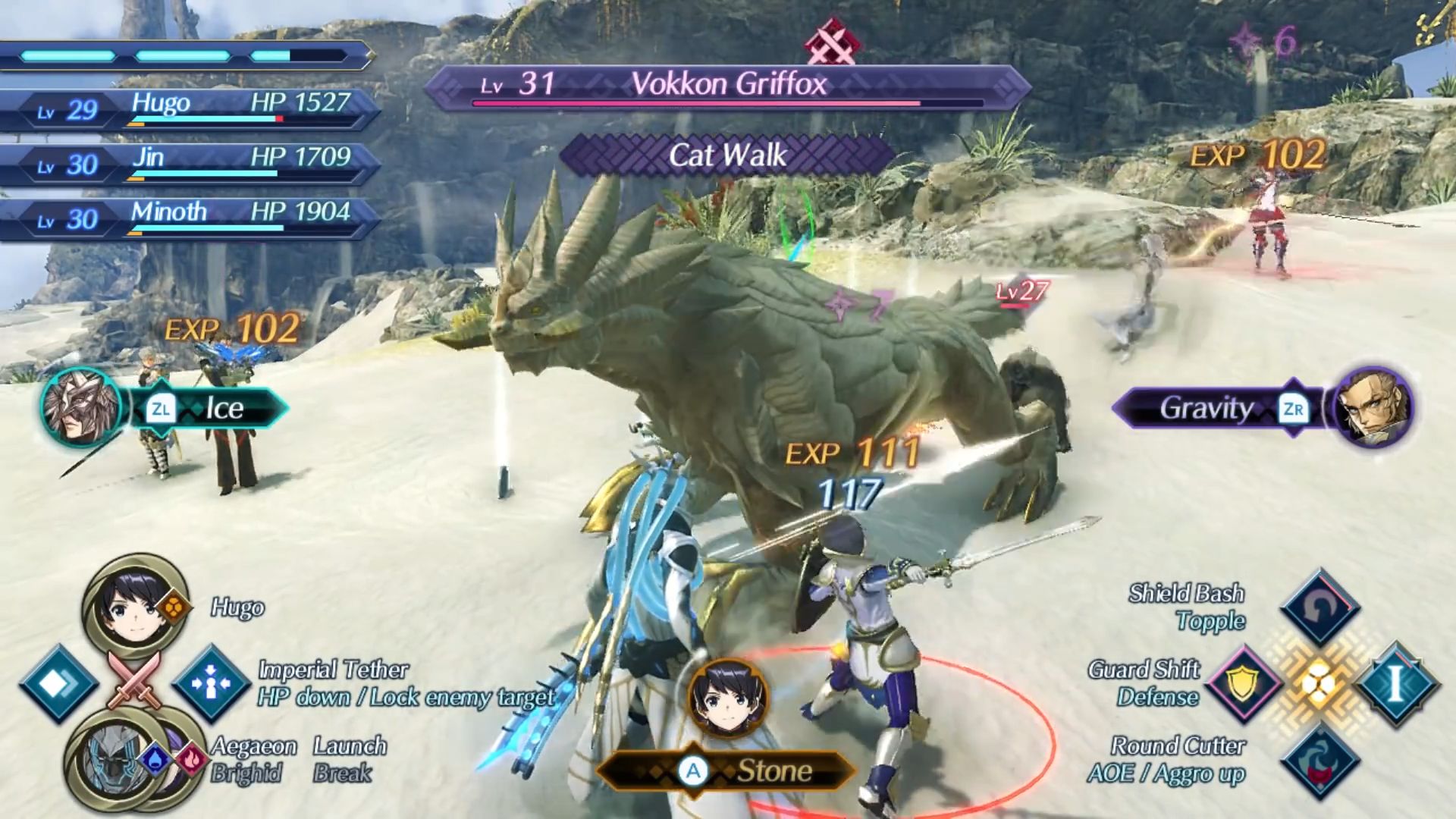Select Minoth's party status row
This screenshot has height=819, width=1456.
tap(190, 218)
